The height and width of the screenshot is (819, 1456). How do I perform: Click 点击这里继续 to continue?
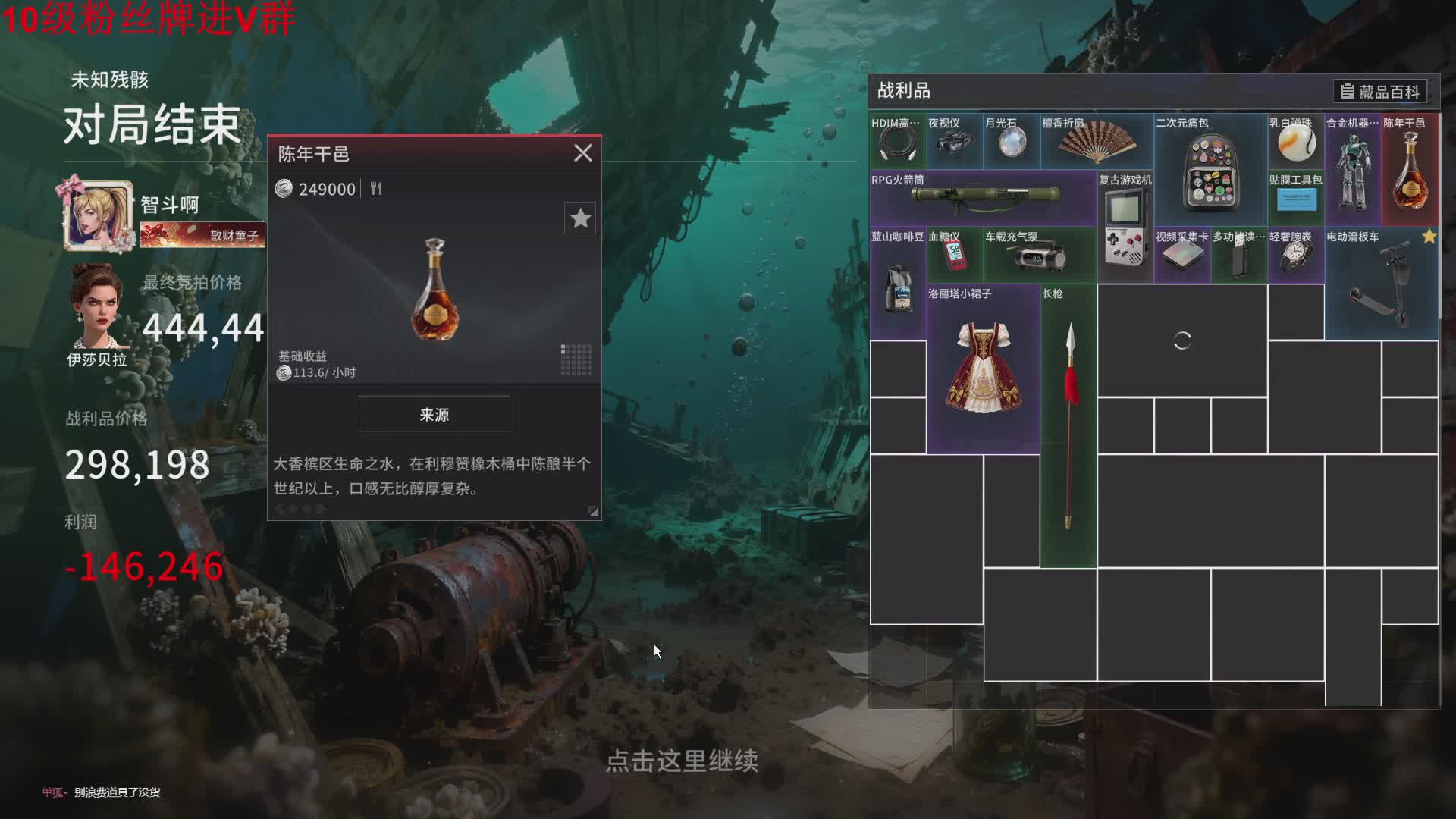[682, 761]
